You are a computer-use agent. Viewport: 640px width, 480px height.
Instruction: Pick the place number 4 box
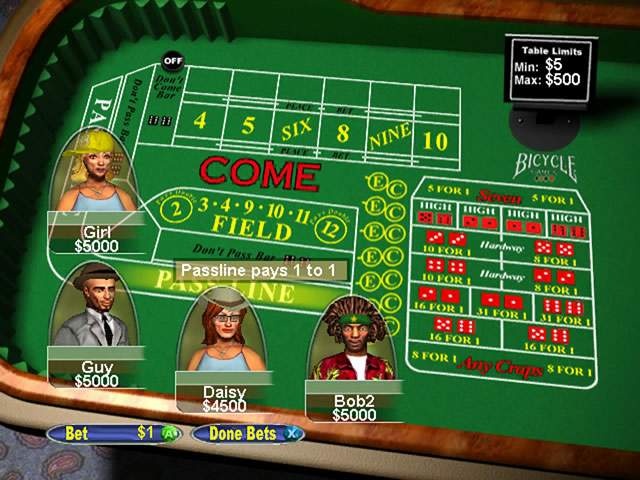(200, 121)
